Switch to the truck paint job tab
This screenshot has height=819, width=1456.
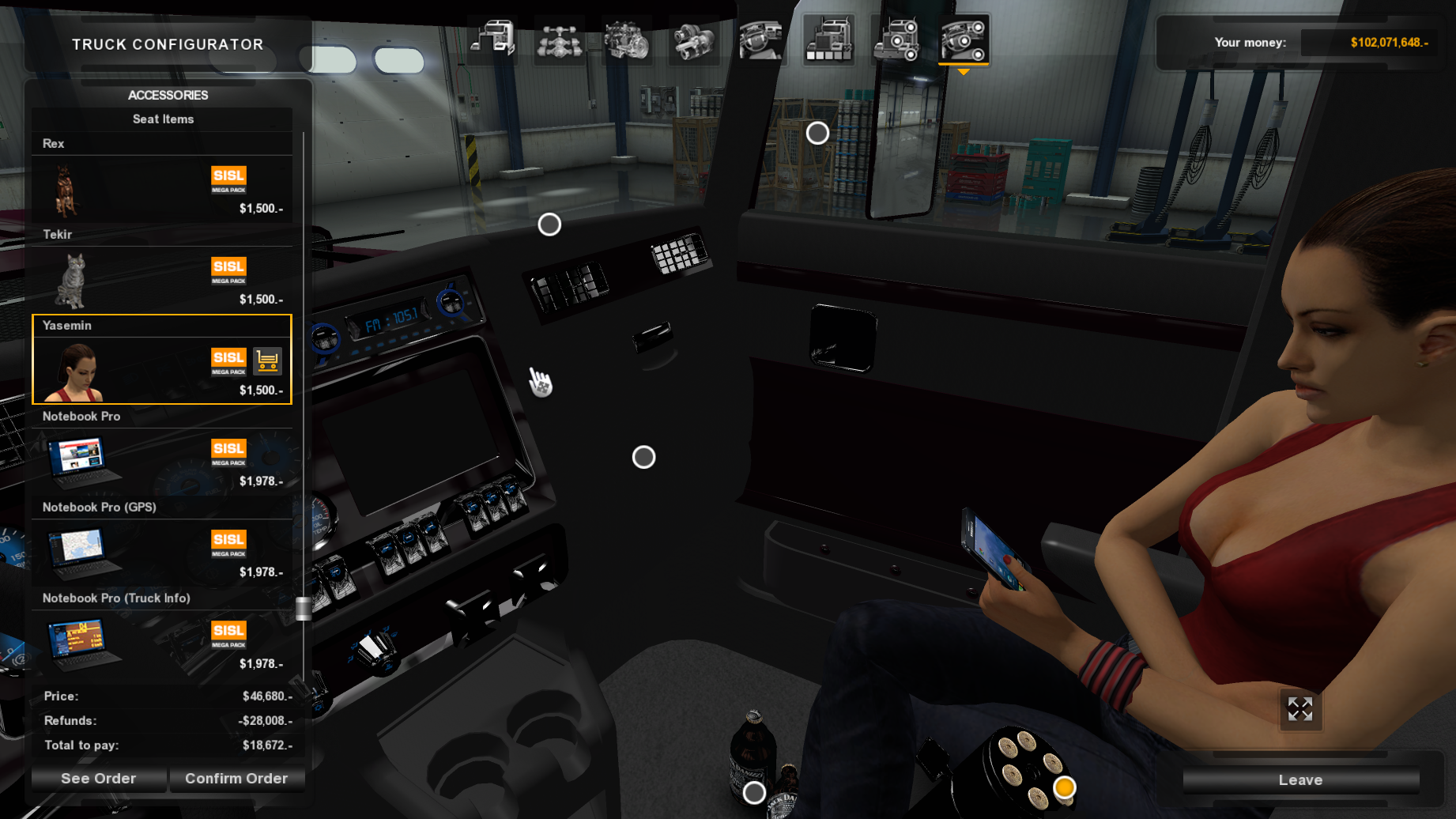click(x=828, y=40)
